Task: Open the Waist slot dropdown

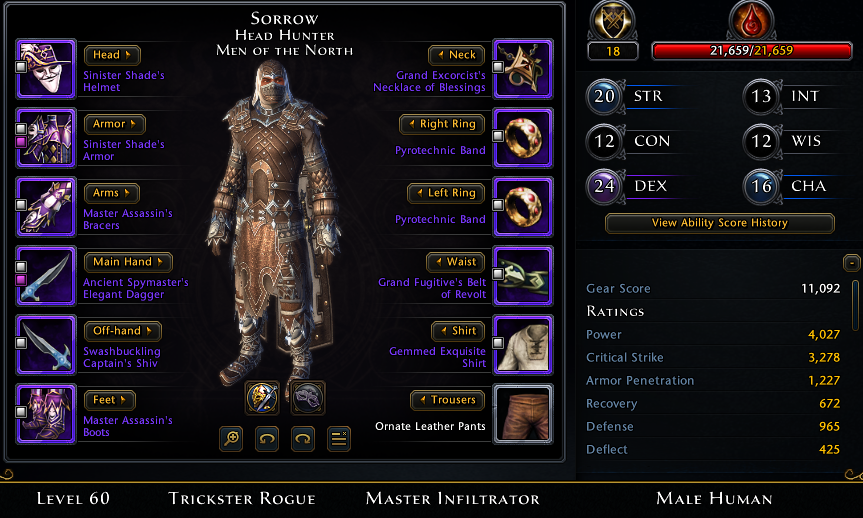Action: [x=456, y=262]
